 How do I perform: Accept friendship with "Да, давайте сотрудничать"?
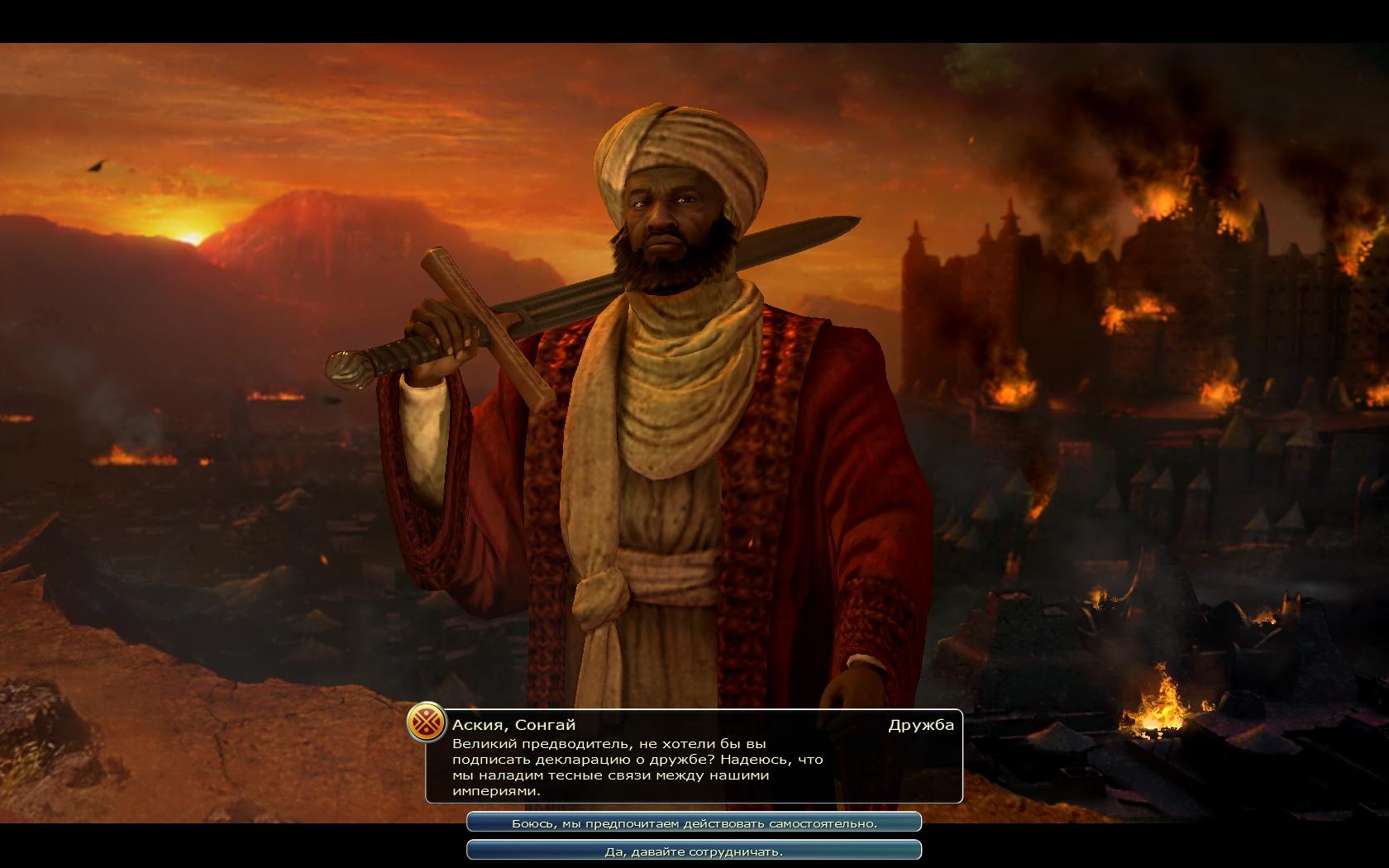[x=694, y=851]
